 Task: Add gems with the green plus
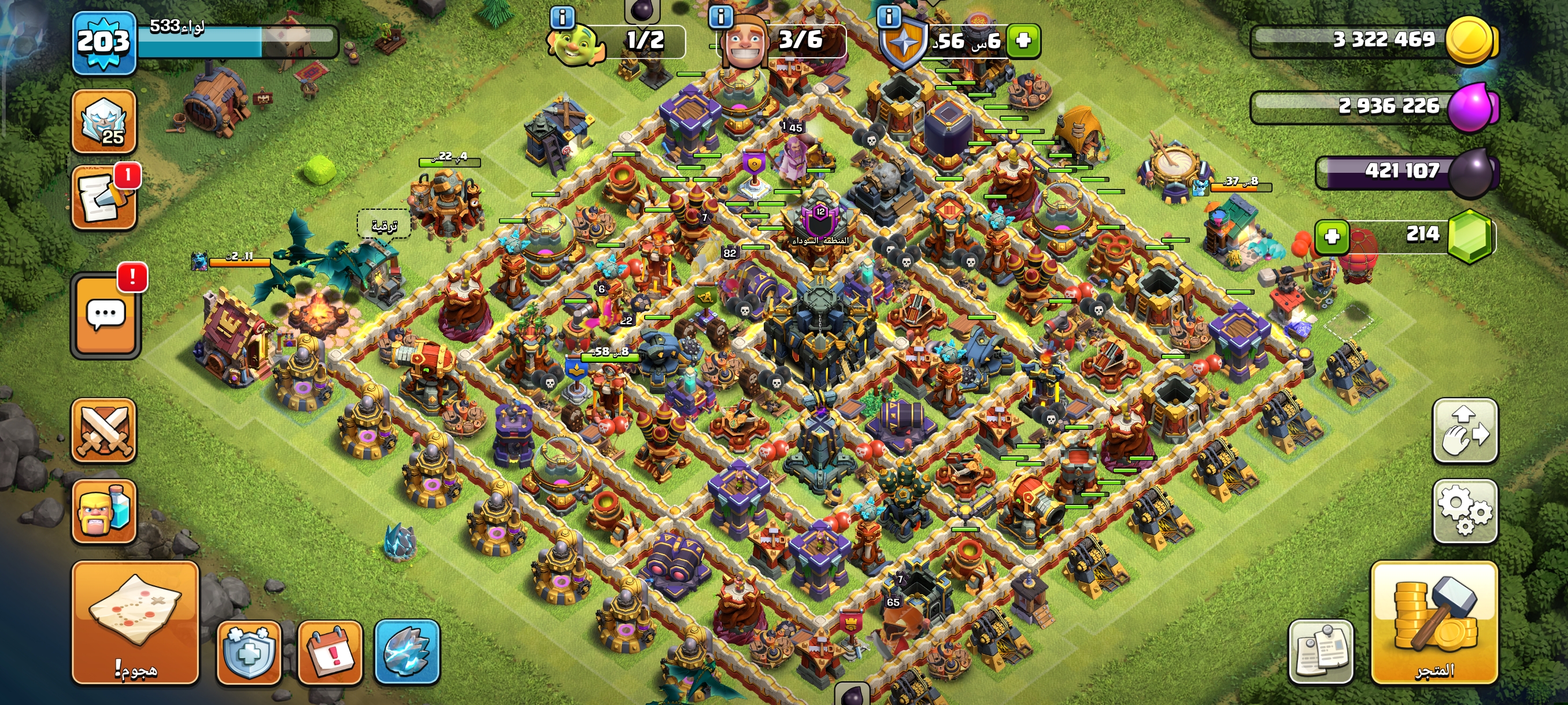coord(1332,236)
